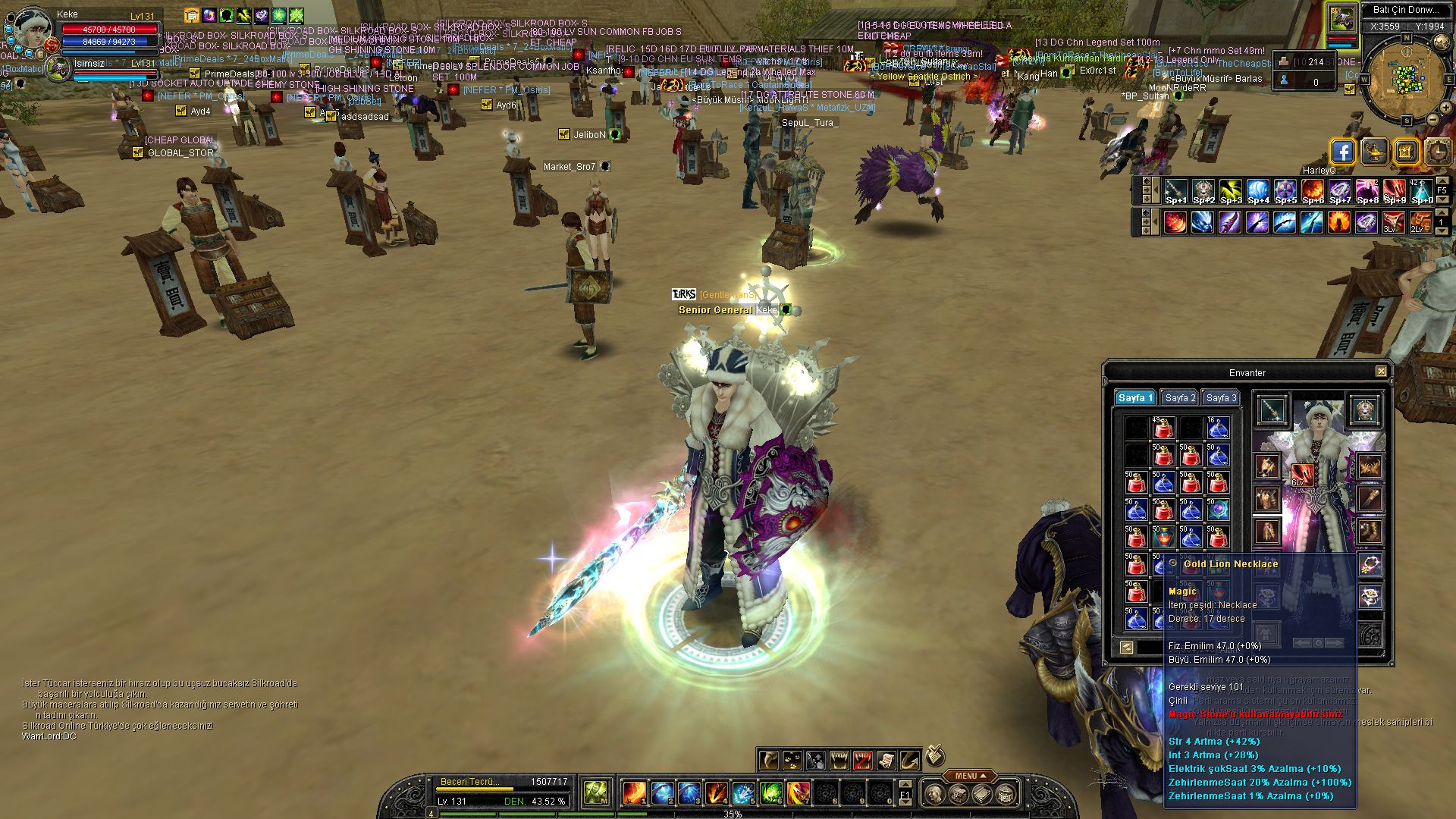Open the Sayfa 3 inventory page
This screenshot has width=1456, height=819.
(x=1221, y=398)
